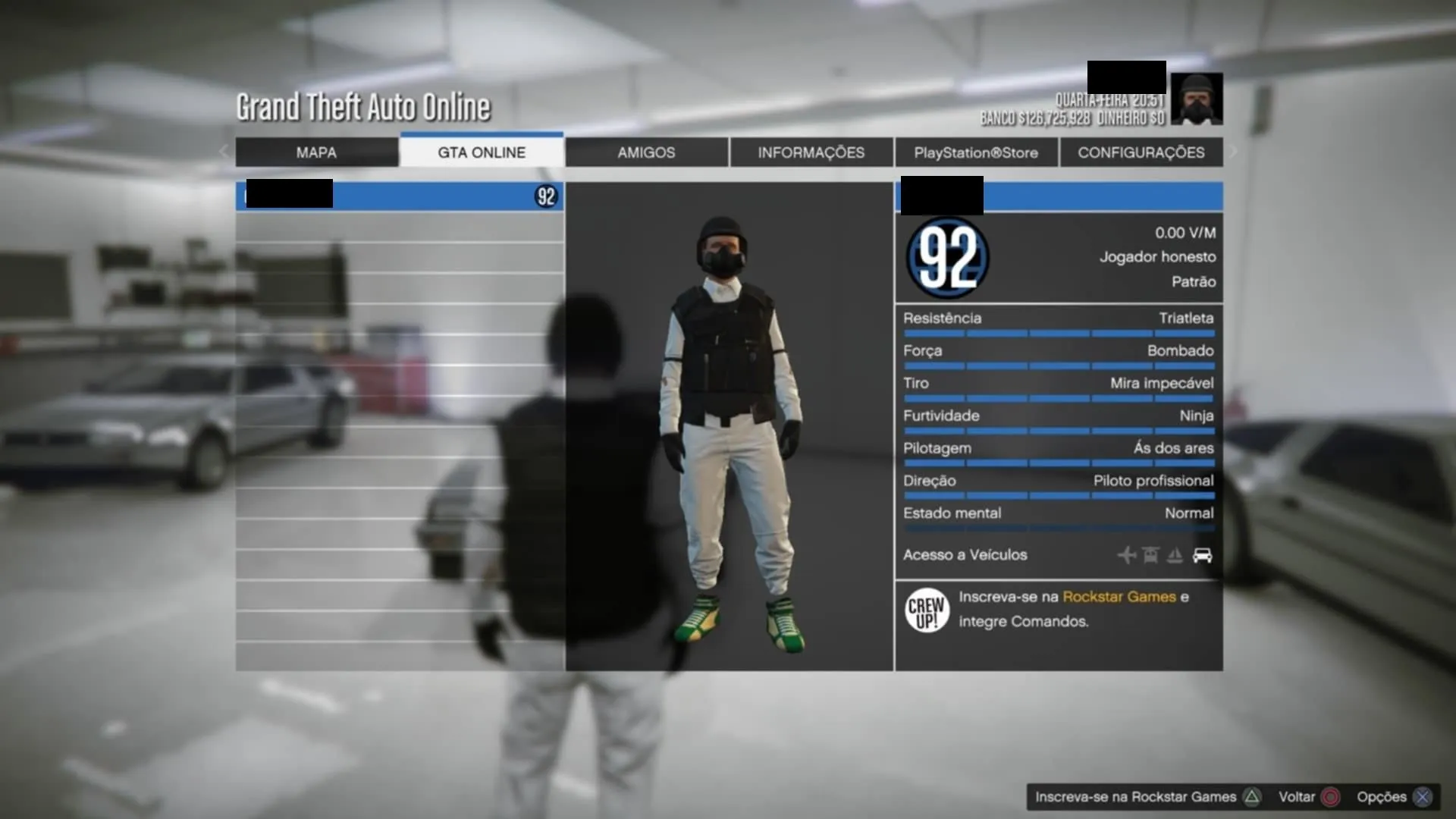Expand next menu pages with right arrow chevron
This screenshot has width=1456, height=819.
click(x=1233, y=152)
